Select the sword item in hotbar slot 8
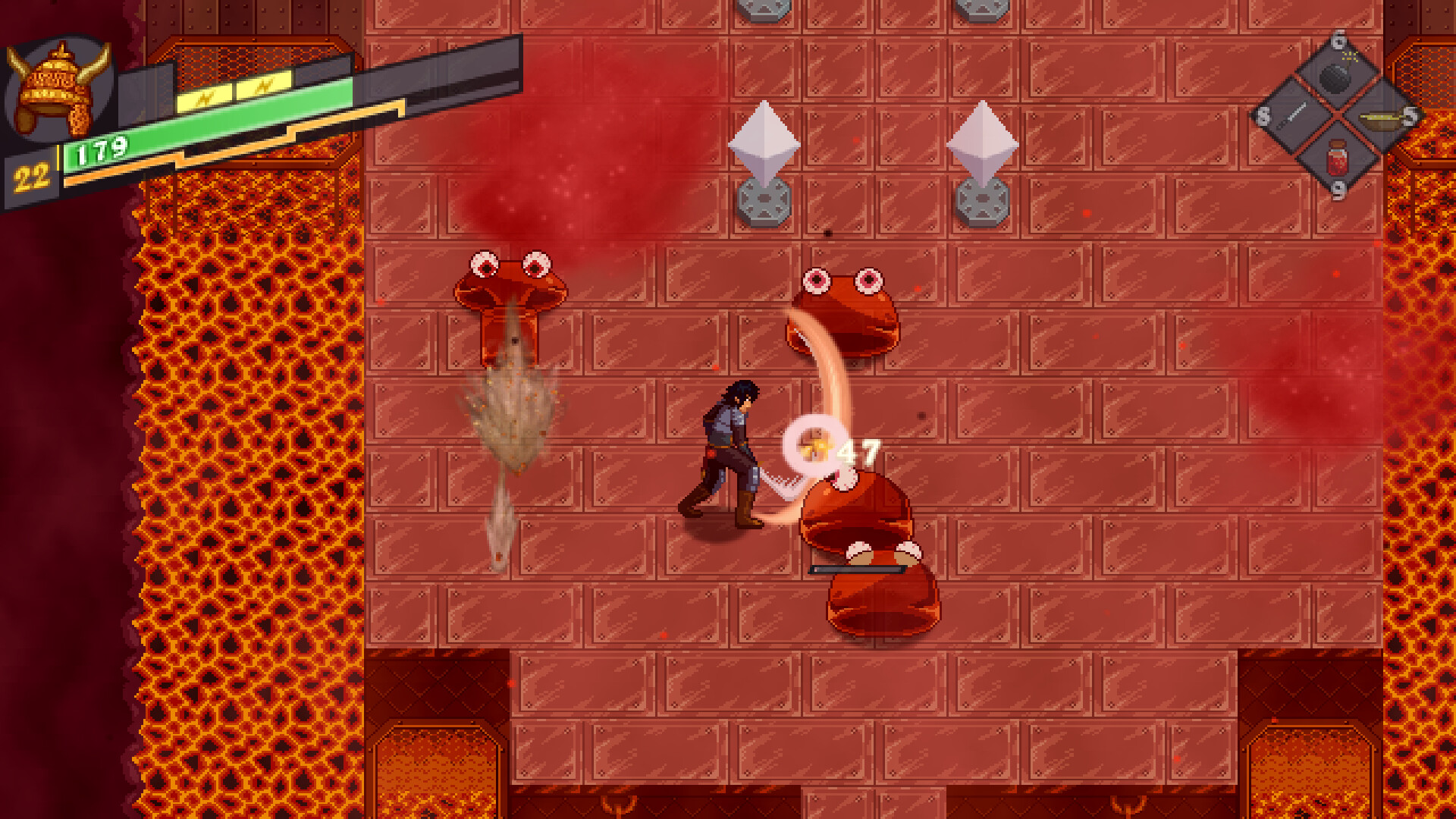Image resolution: width=1456 pixels, height=819 pixels. tap(1294, 112)
